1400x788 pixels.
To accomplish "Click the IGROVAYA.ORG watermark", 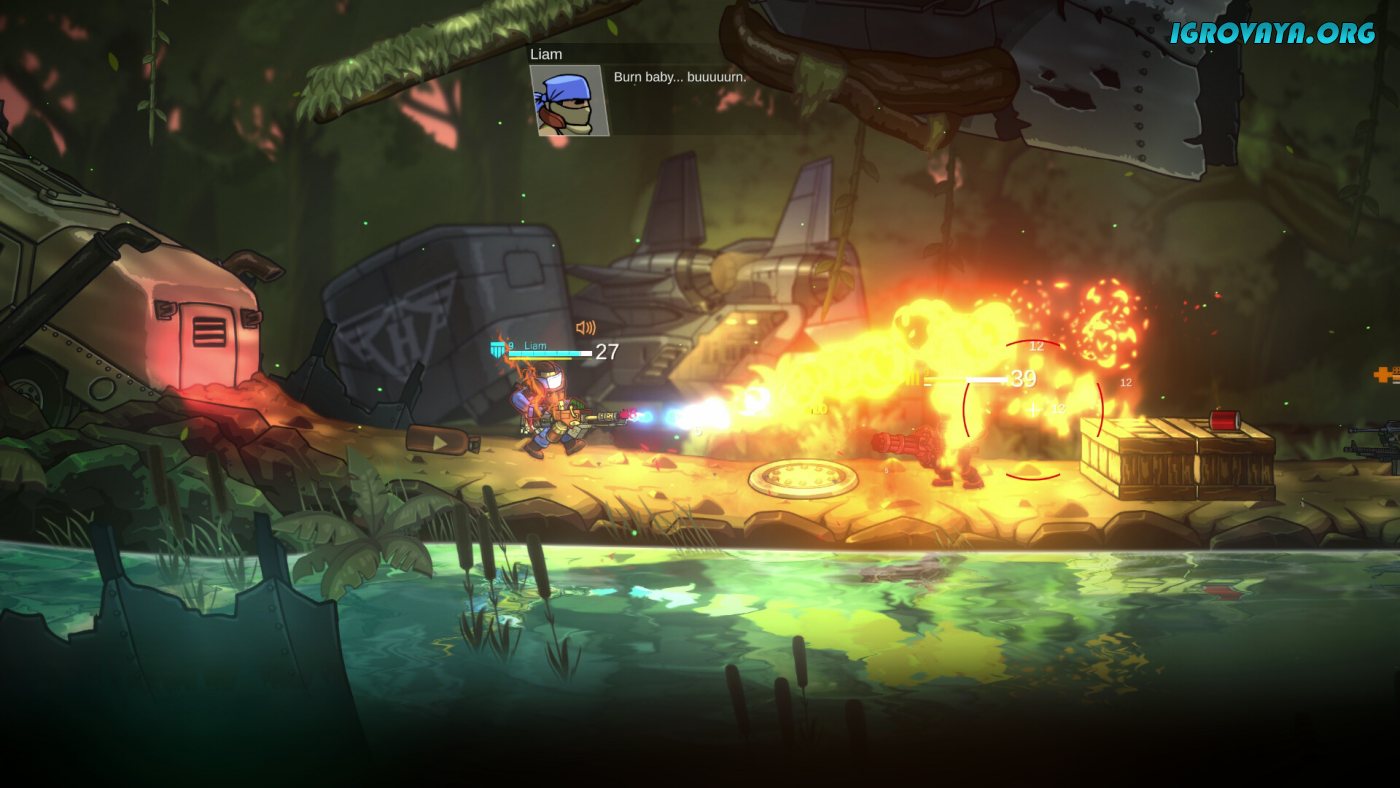I will (1273, 33).
